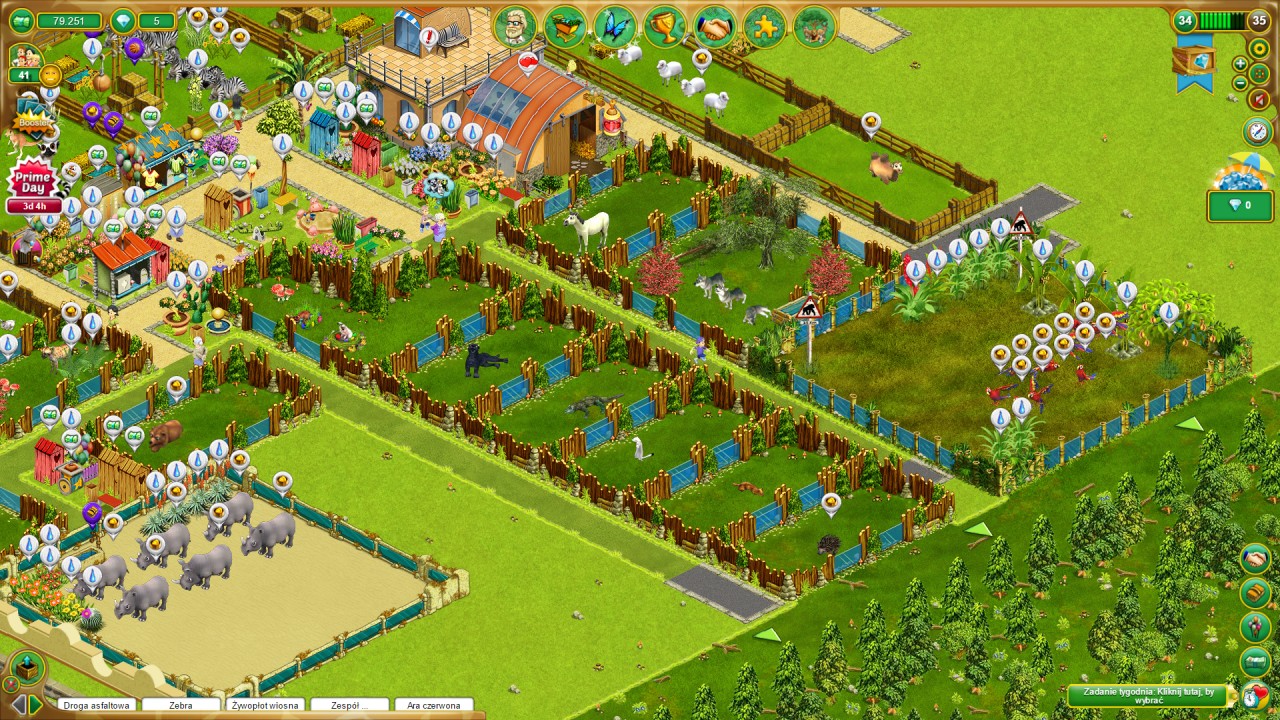
Task: Pick the Ara czerwona shortcut
Action: click(434, 705)
